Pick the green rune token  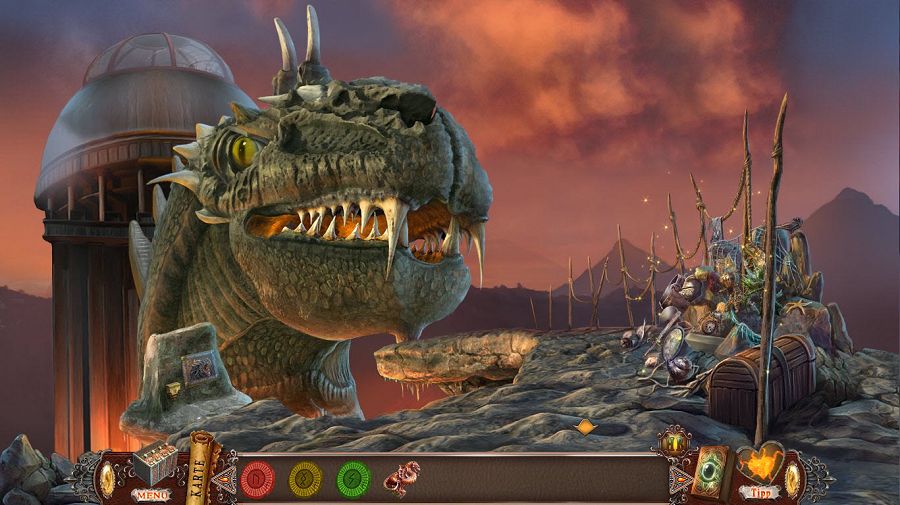pos(354,478)
